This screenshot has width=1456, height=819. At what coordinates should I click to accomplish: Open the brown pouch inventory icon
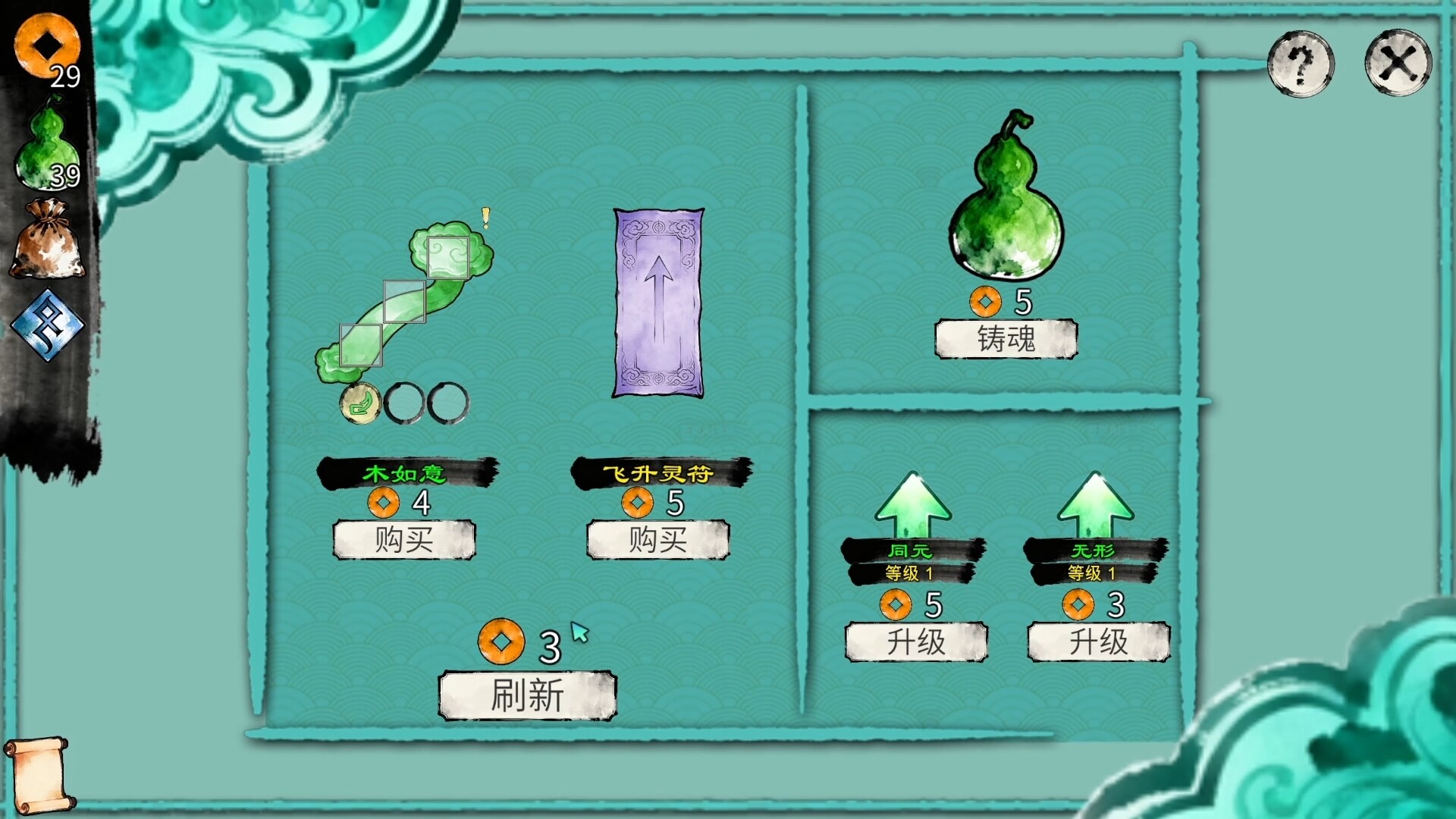pos(47,235)
